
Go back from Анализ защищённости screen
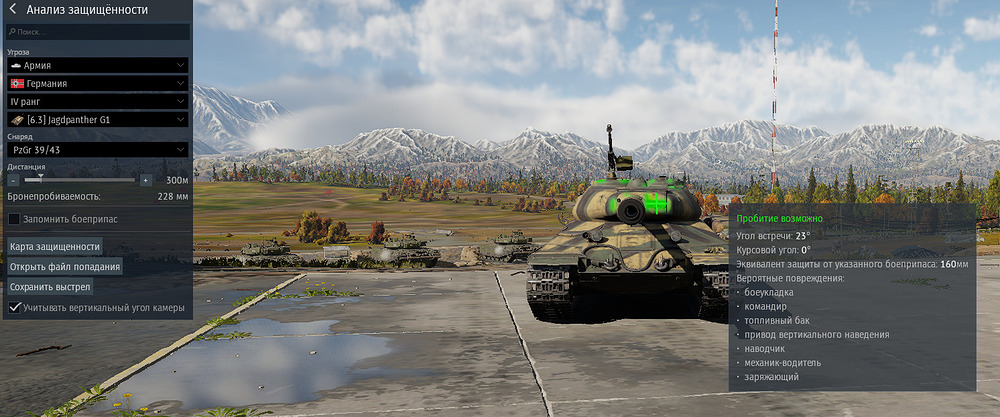(x=12, y=10)
